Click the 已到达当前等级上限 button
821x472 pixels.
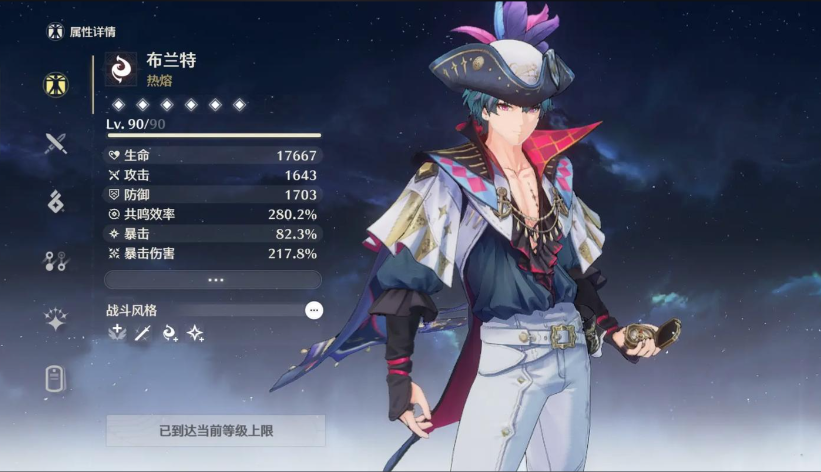[x=215, y=431]
